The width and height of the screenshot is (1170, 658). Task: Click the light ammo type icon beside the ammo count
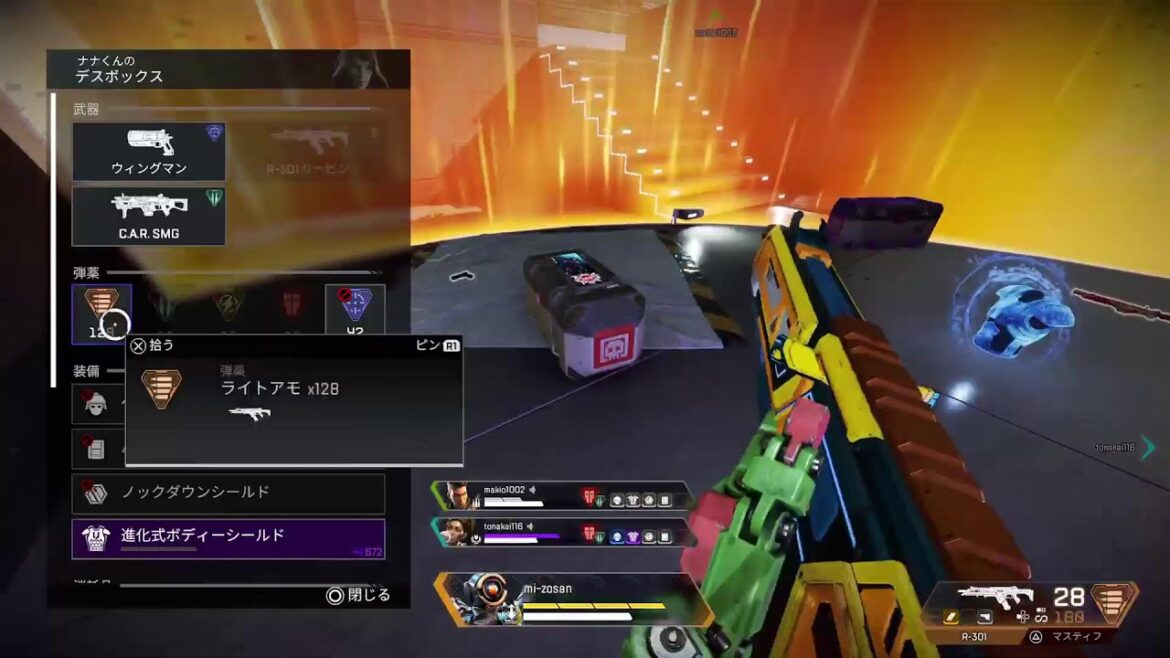(x=1114, y=603)
